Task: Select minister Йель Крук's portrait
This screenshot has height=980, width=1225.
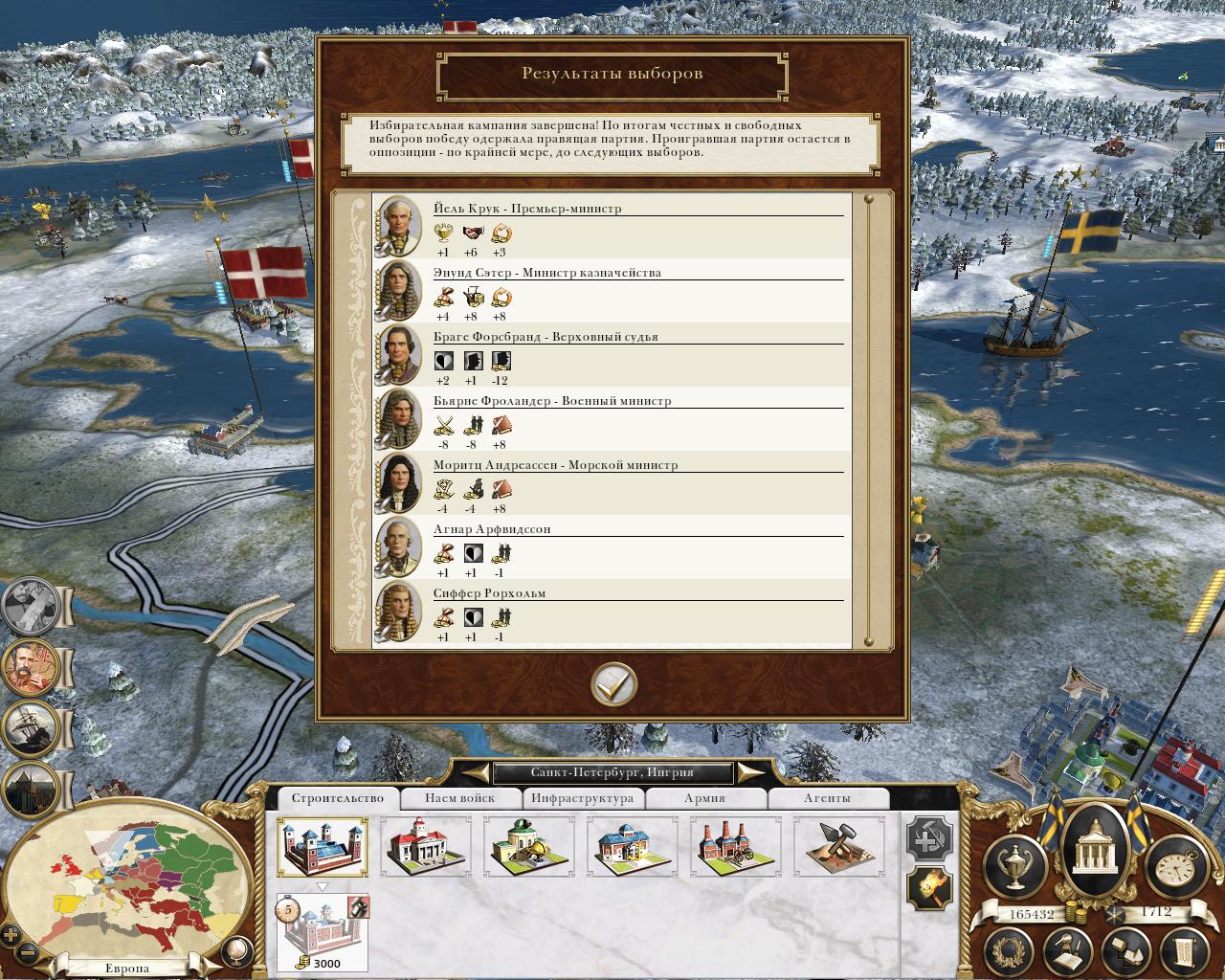Action: click(x=397, y=226)
